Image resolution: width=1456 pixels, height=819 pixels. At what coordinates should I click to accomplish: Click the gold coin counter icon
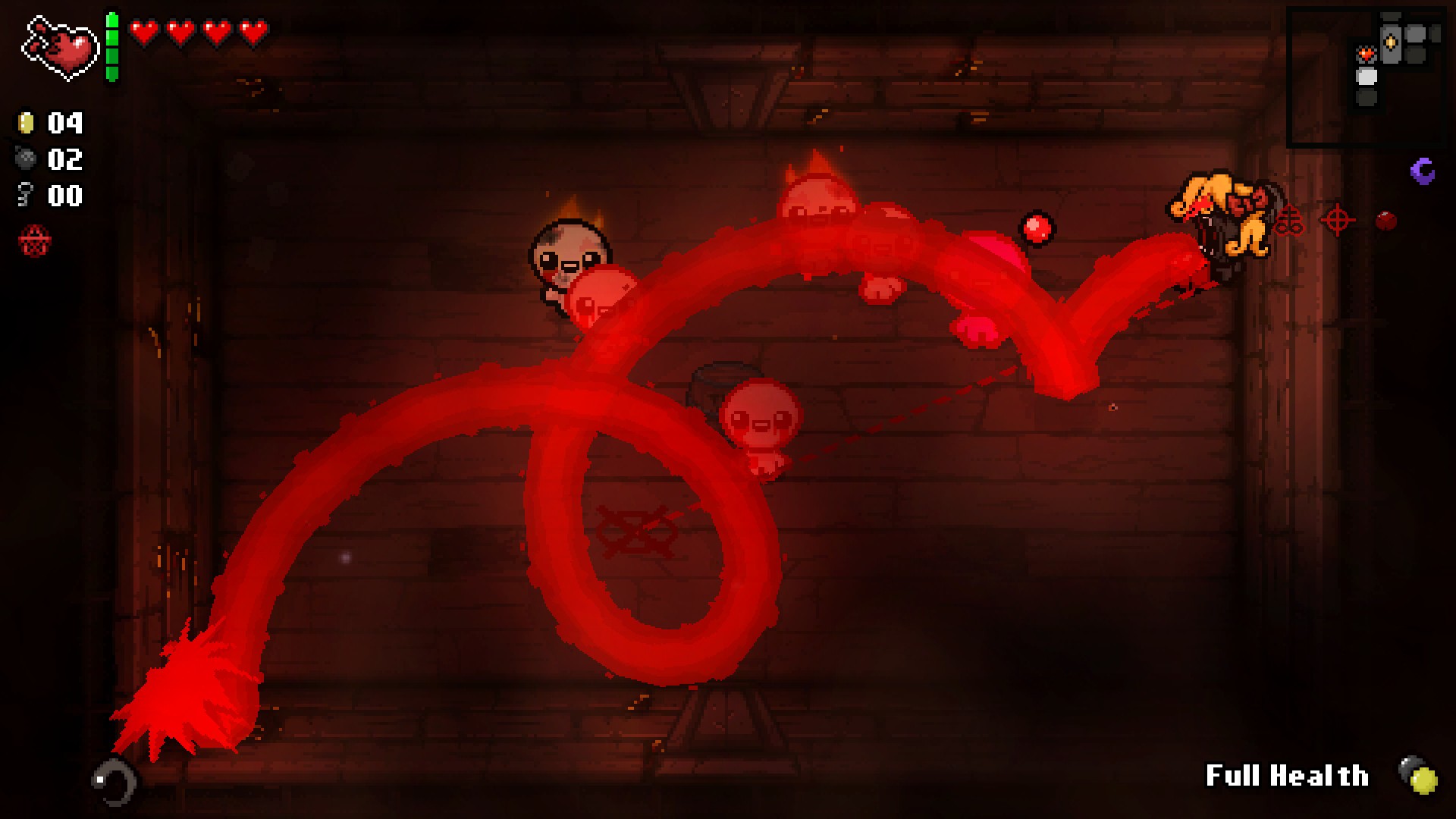[x=25, y=123]
